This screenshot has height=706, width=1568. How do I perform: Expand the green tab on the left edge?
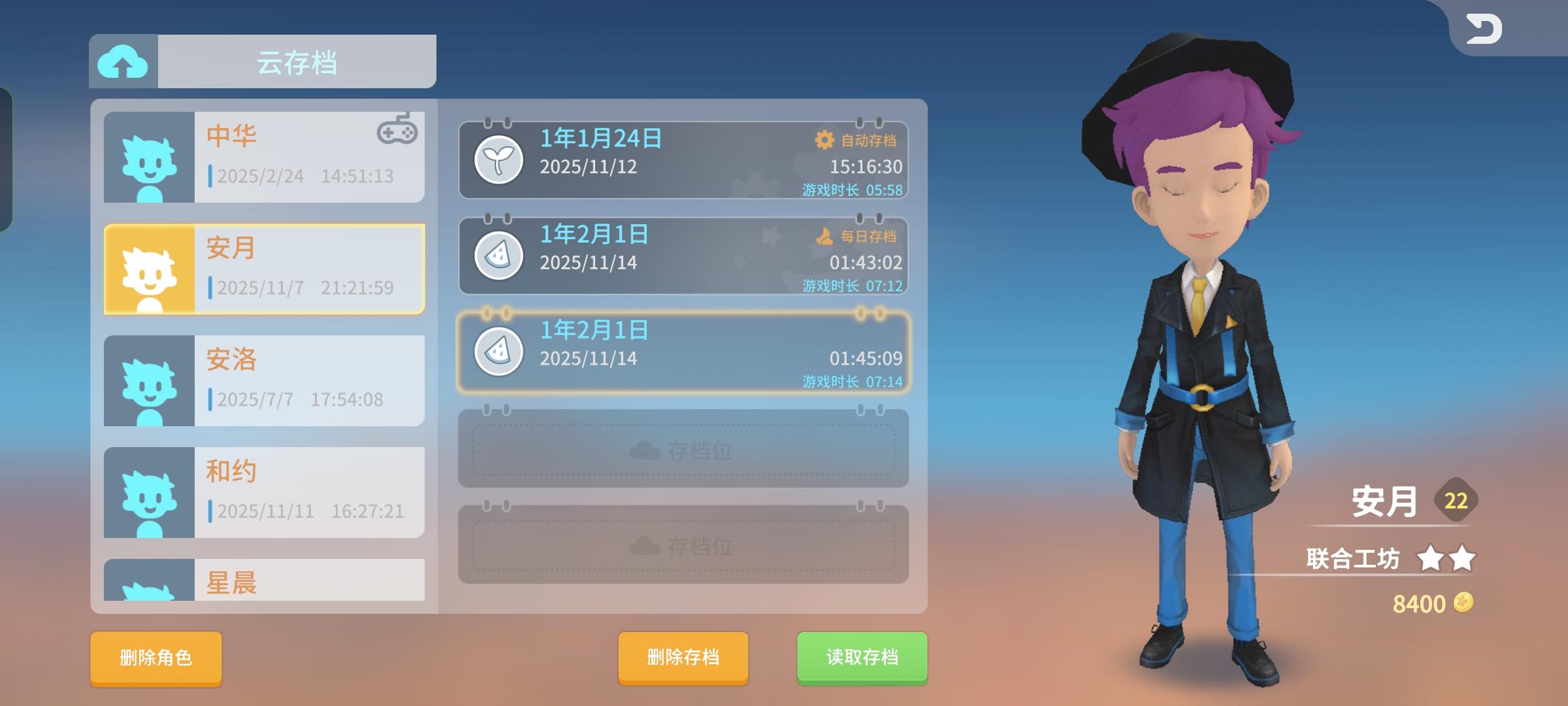[x=7, y=157]
